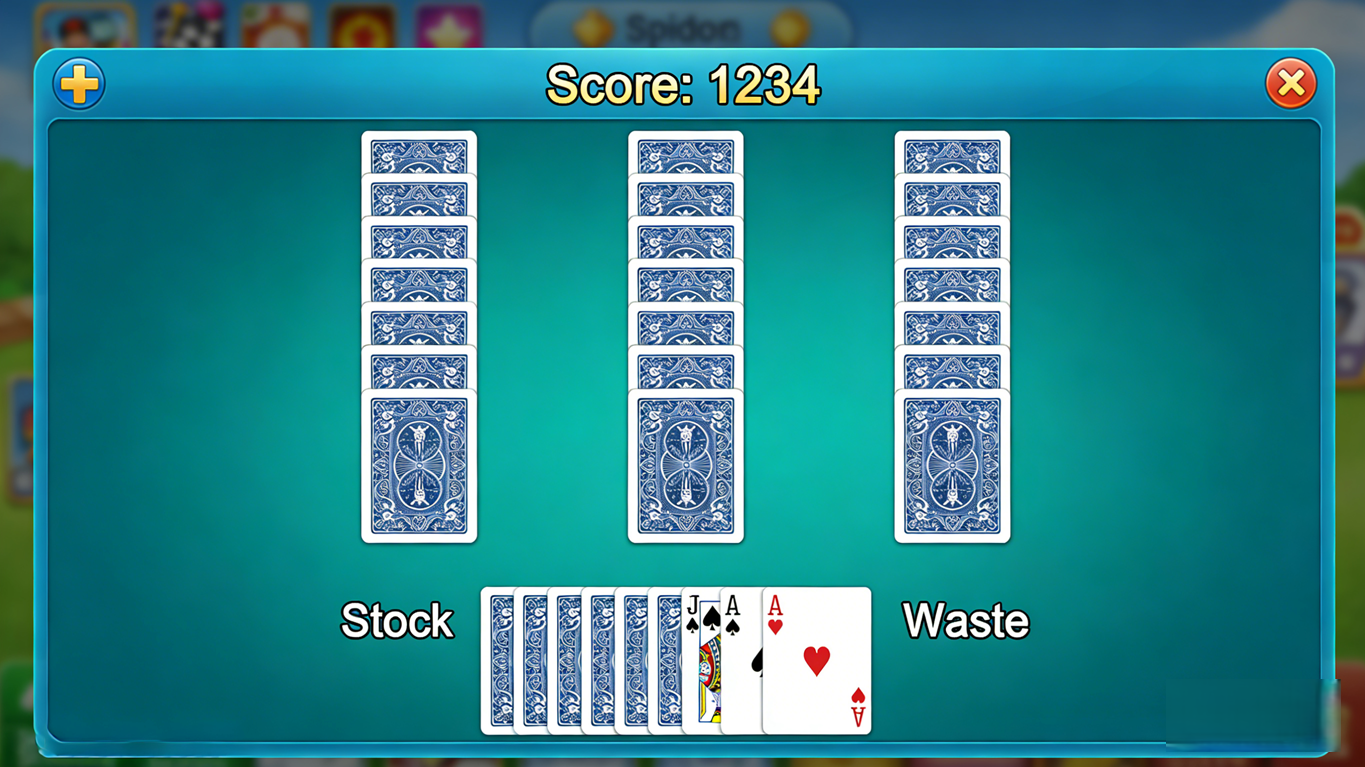Flip the top card of right tableau pile

[x=952, y=465]
